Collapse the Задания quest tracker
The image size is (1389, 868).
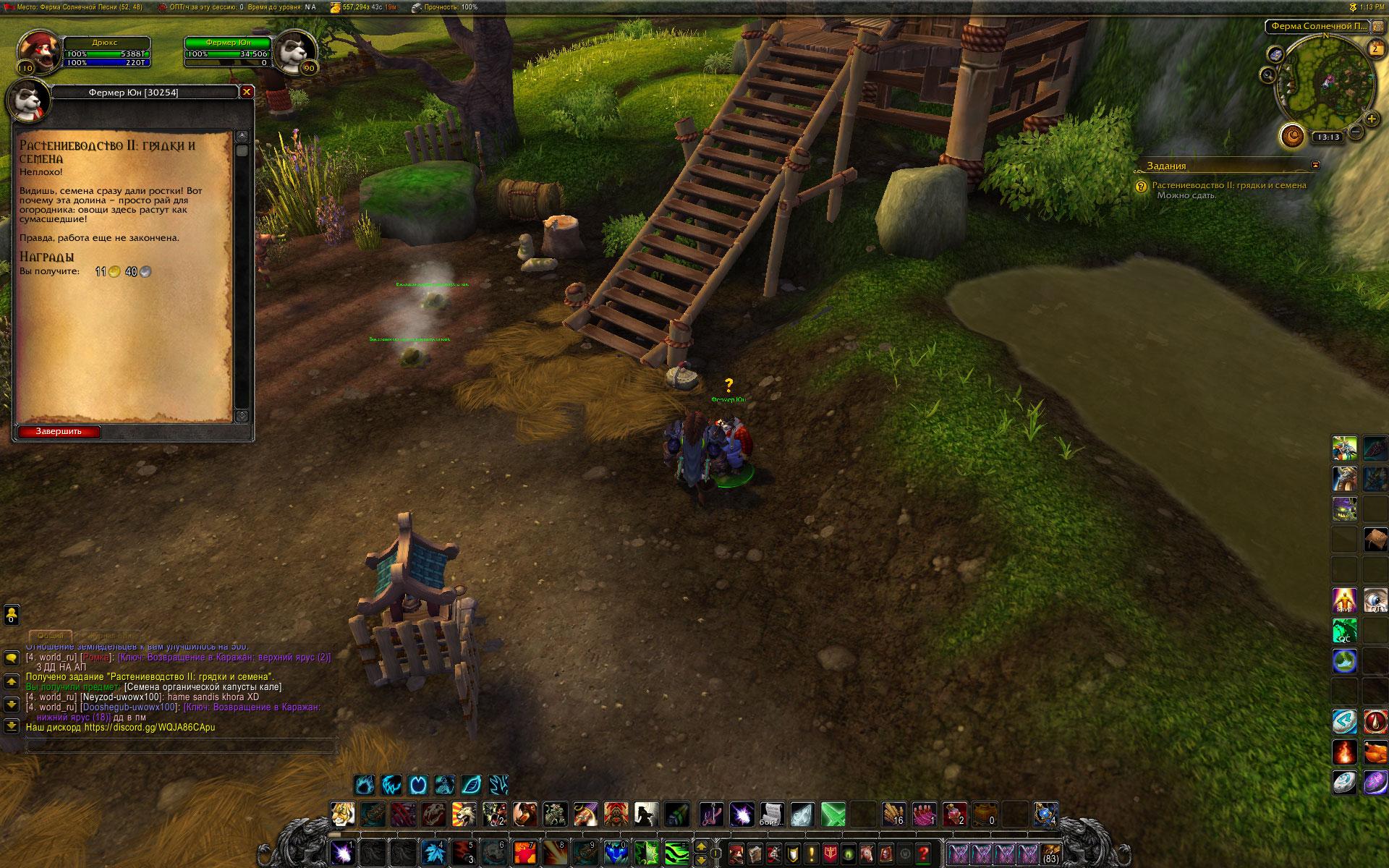click(x=1315, y=166)
